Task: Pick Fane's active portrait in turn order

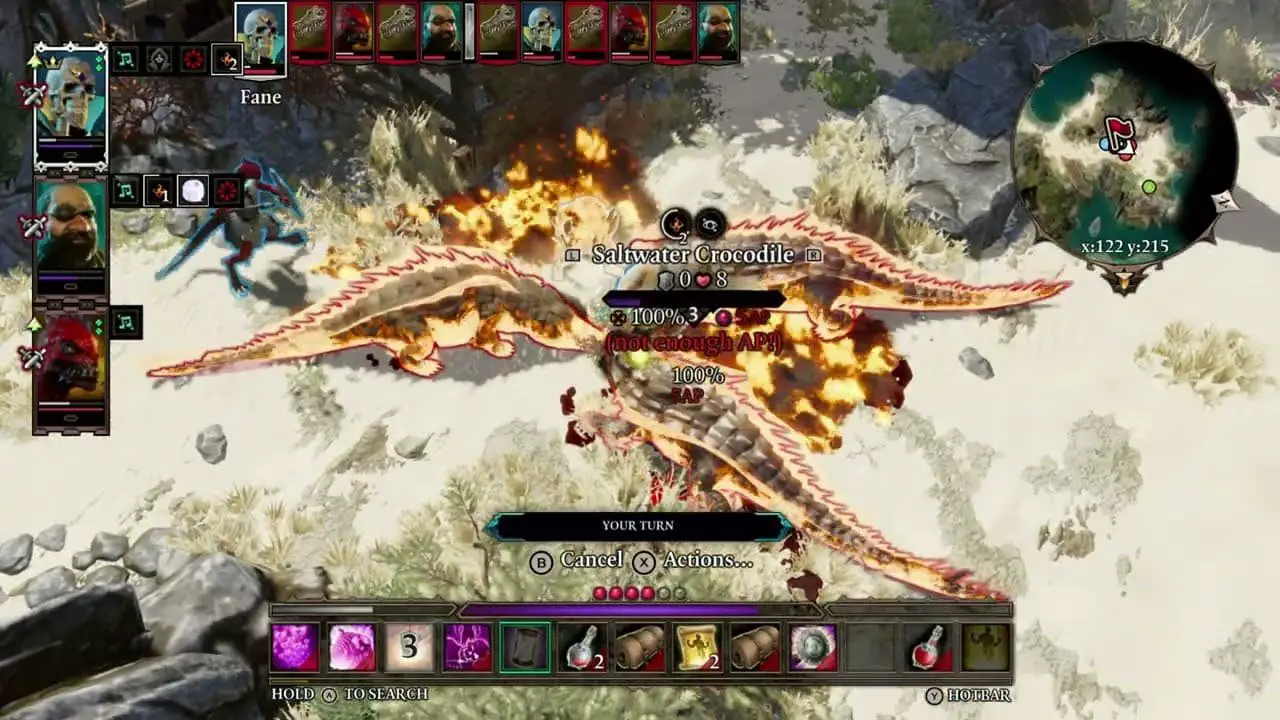Action: click(x=261, y=38)
